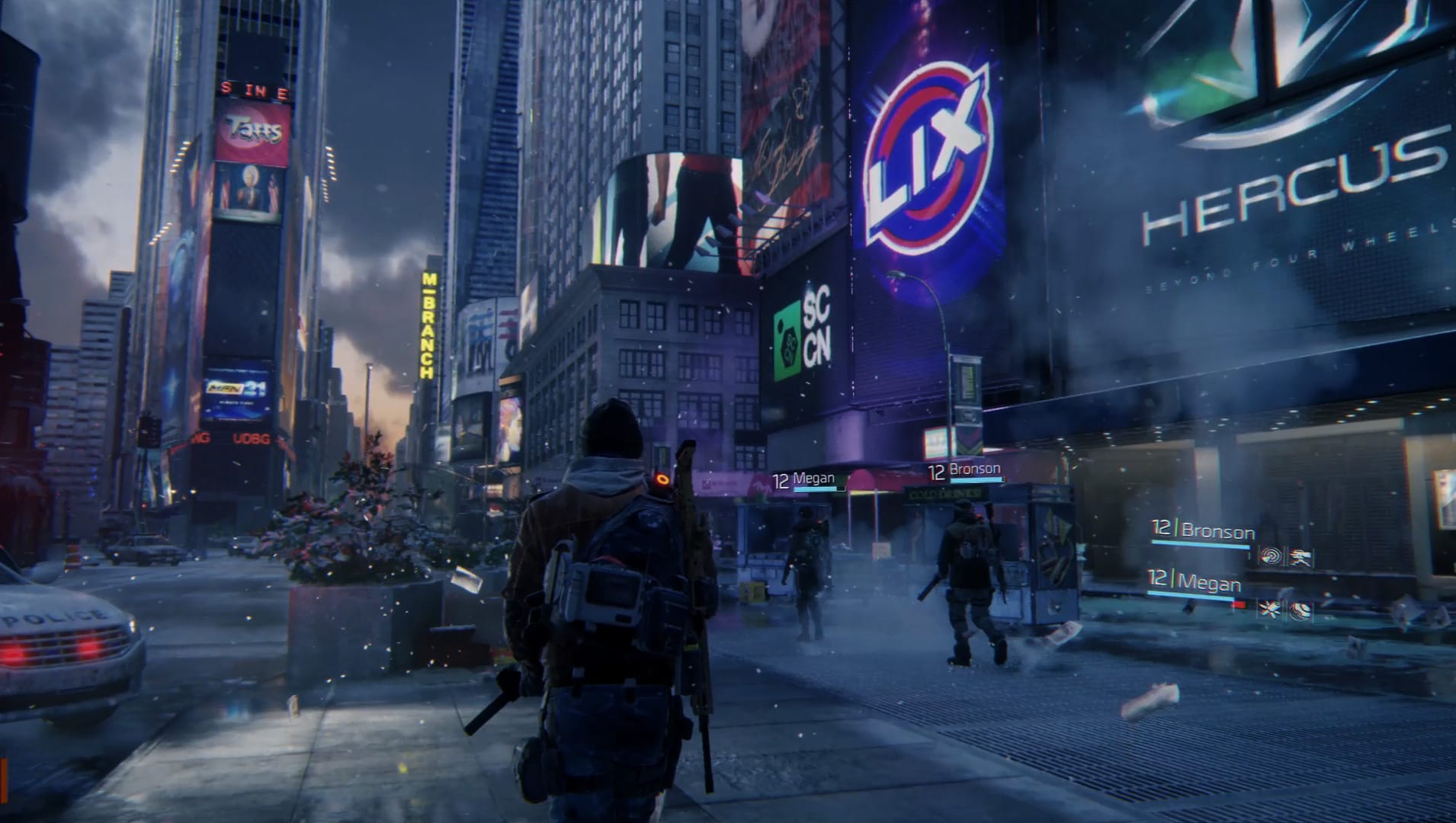This screenshot has width=1456, height=823.
Task: Click Bronson's running-figure skill icon
Action: pos(1301,556)
